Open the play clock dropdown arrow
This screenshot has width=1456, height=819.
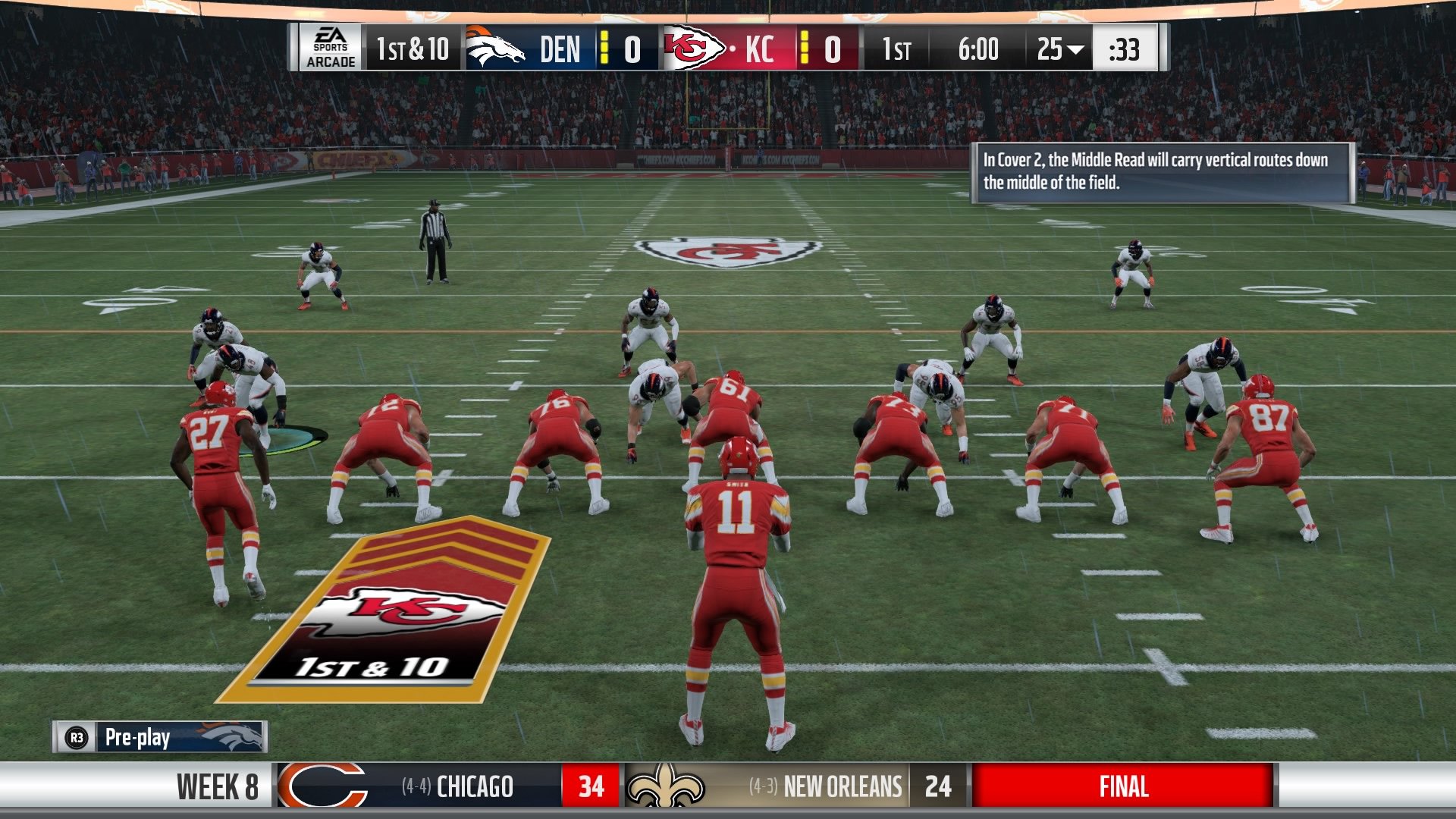pyautogui.click(x=1075, y=47)
